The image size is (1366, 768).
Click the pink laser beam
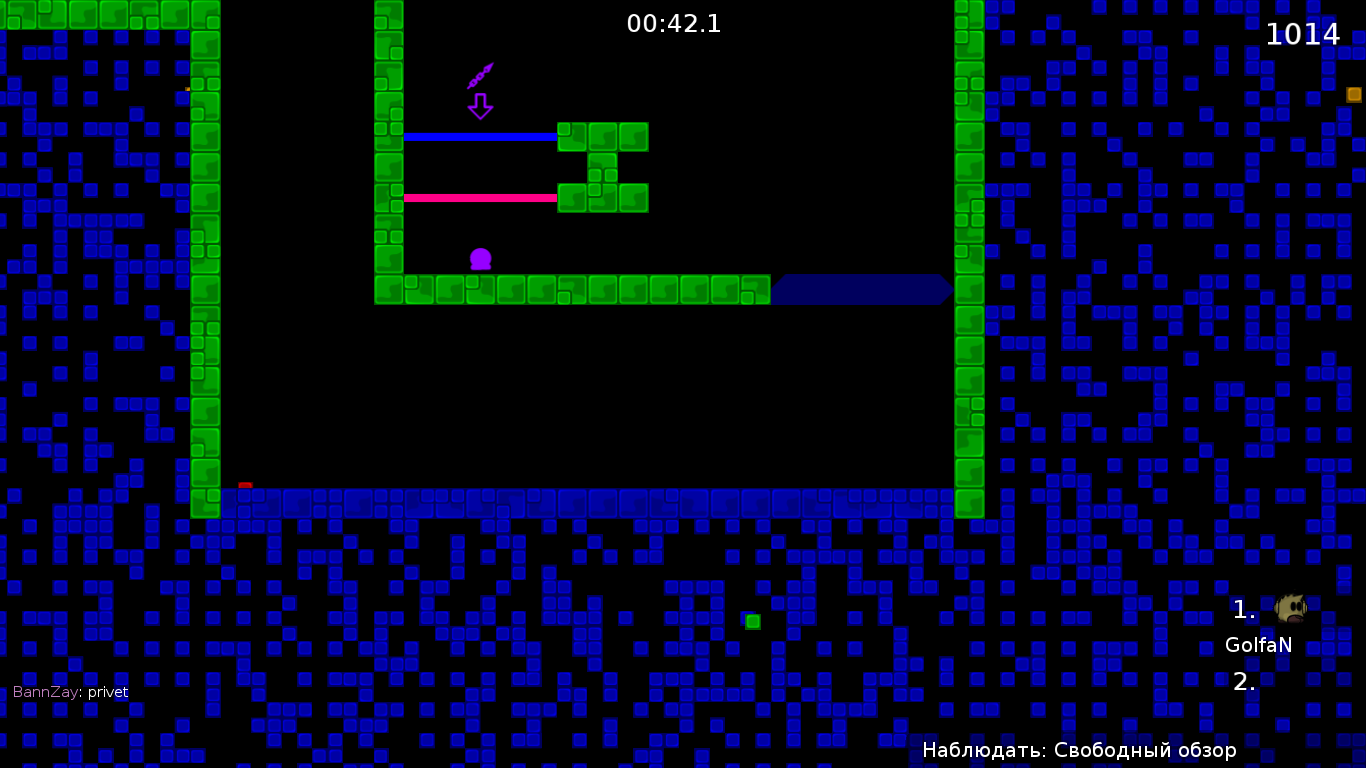pos(480,197)
